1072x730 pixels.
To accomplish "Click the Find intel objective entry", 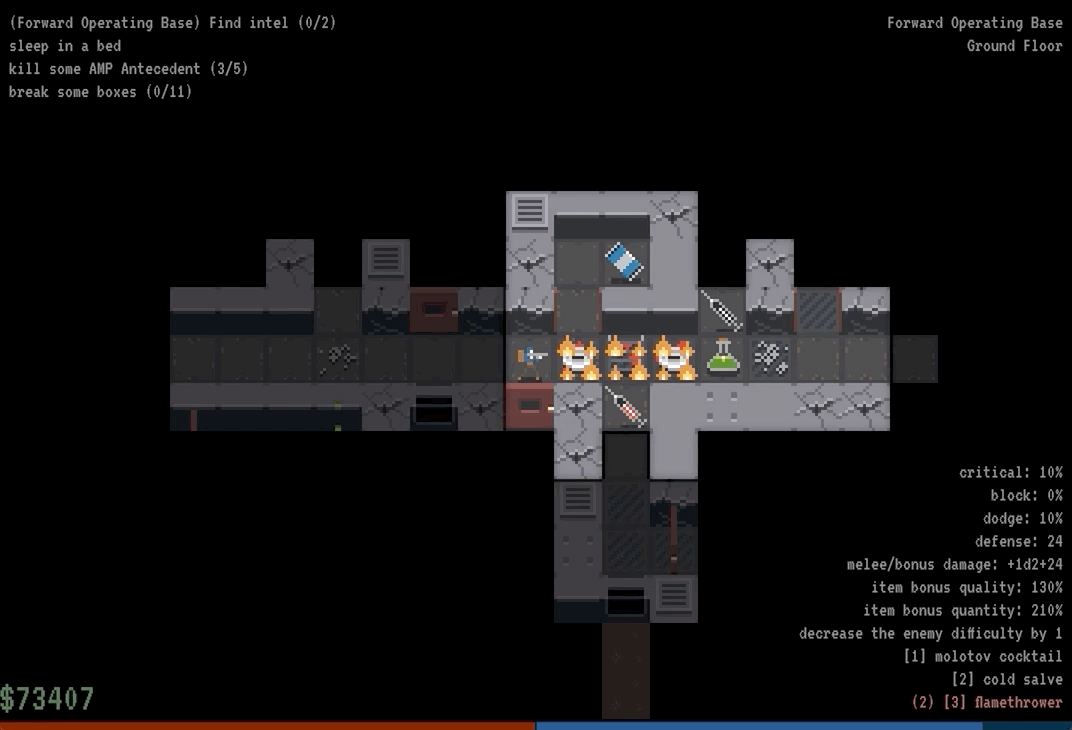I will point(172,23).
